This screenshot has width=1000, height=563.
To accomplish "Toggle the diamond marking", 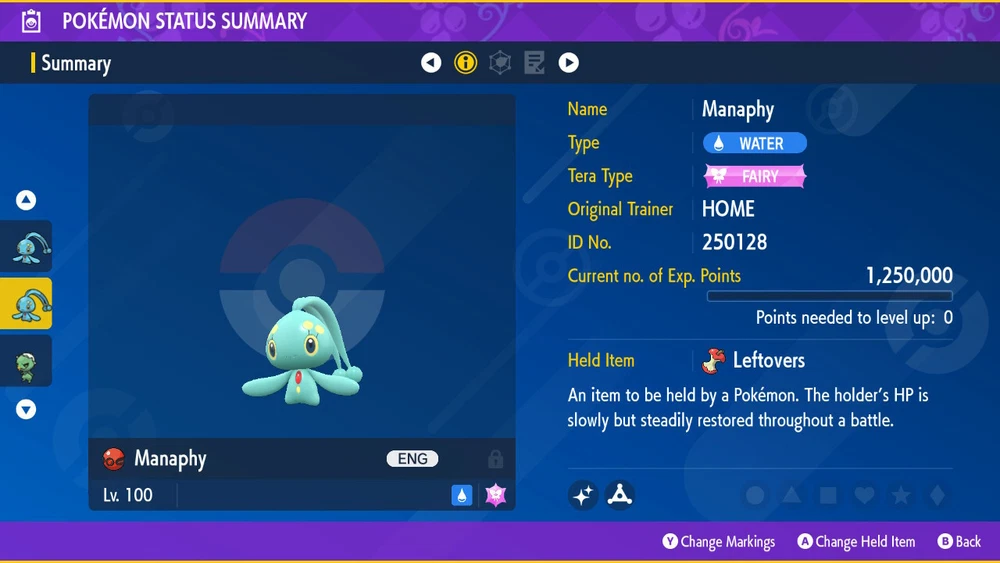I will (x=936, y=496).
